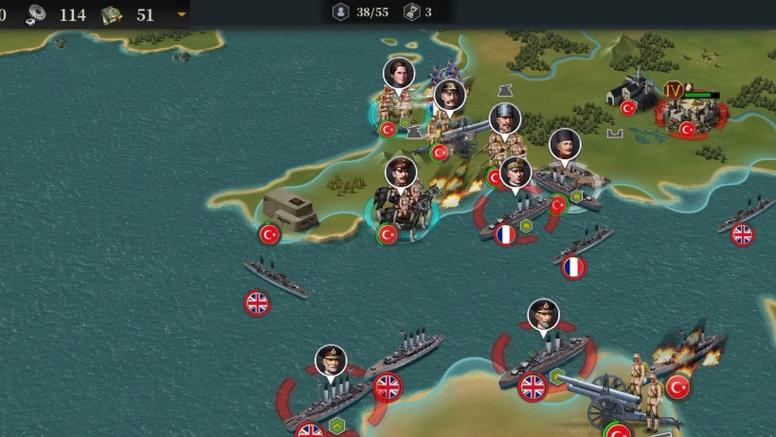Select the Turkish bunker on the peninsula

290,213
